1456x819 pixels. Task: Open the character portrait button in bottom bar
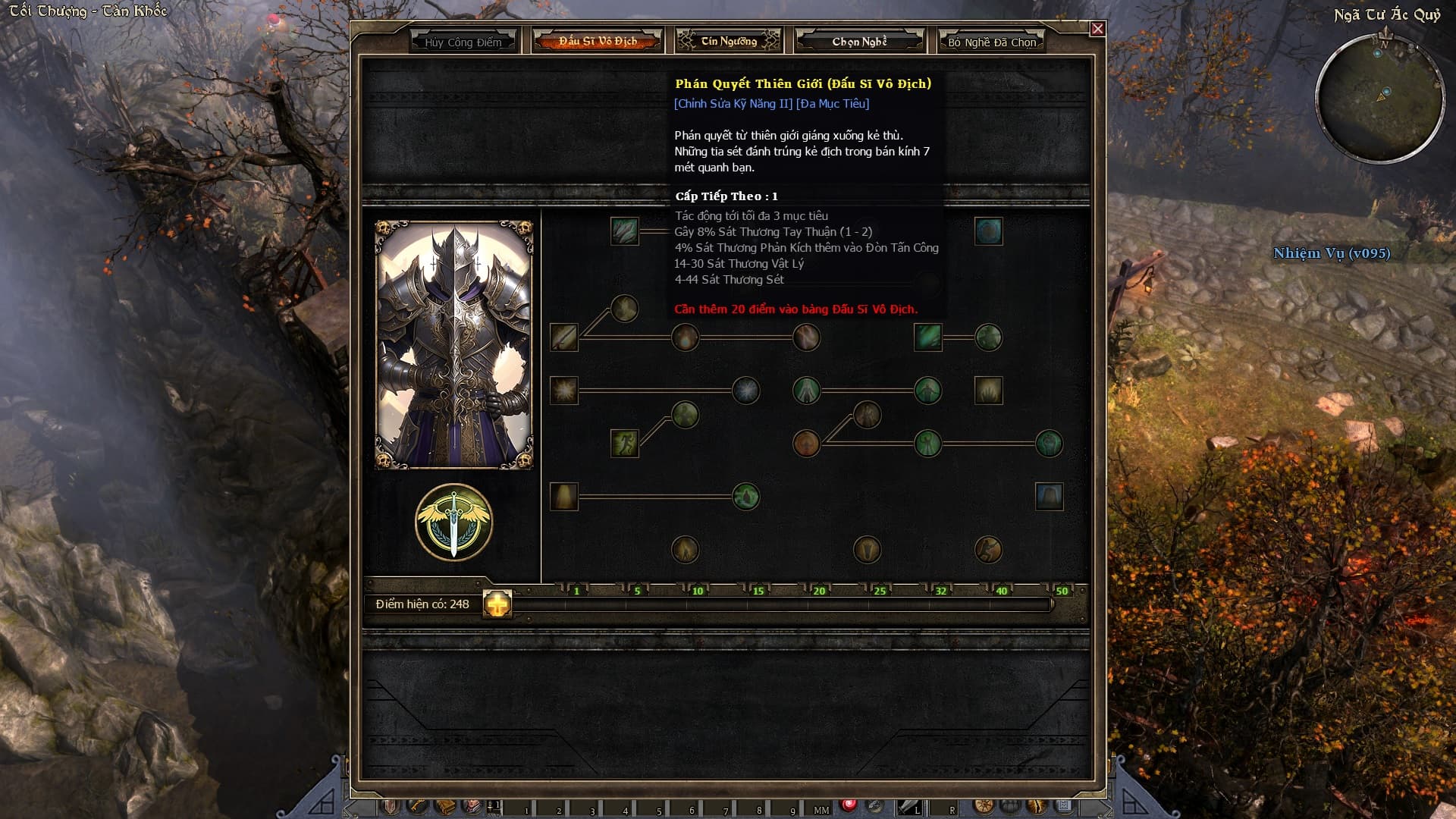[x=472, y=806]
